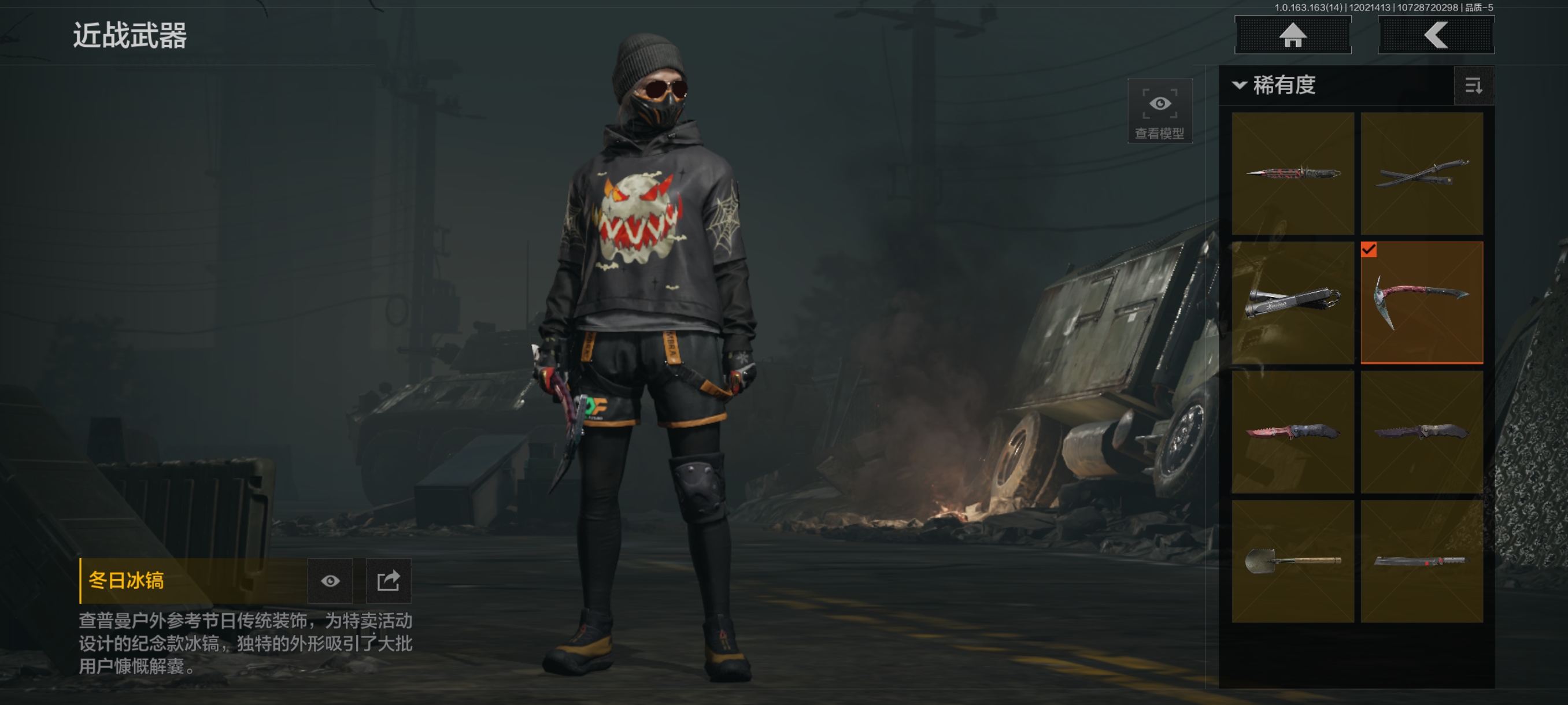1568x705 pixels.
Task: Click the eye icon beside 冬日冰镐
Action: click(330, 581)
